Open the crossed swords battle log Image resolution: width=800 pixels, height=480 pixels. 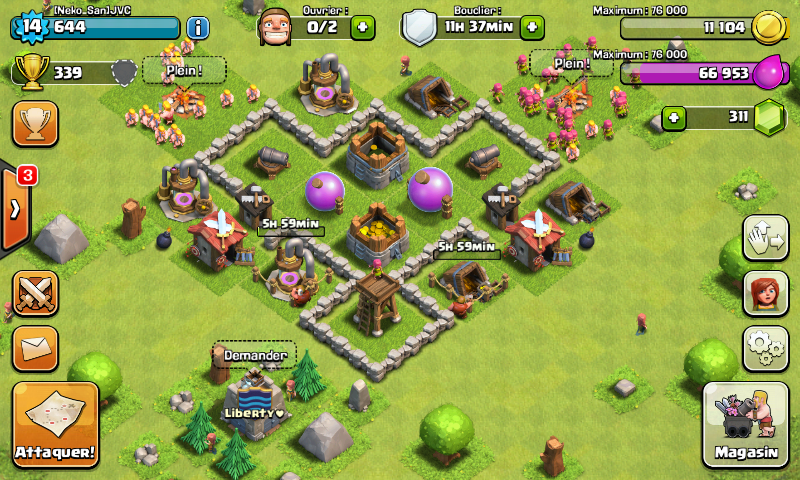(35, 293)
